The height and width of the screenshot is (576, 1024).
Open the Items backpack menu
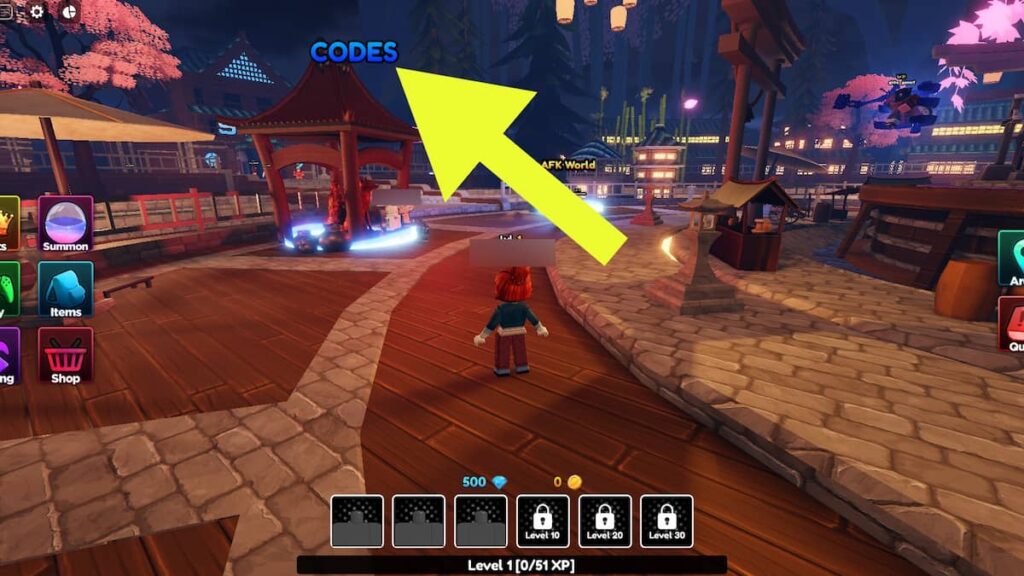tap(66, 289)
